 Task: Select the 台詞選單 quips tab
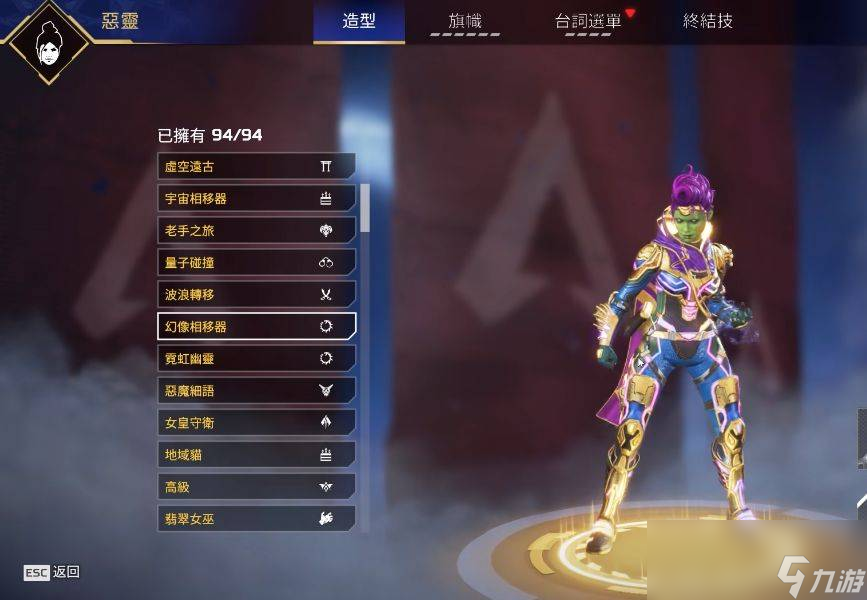click(x=588, y=21)
